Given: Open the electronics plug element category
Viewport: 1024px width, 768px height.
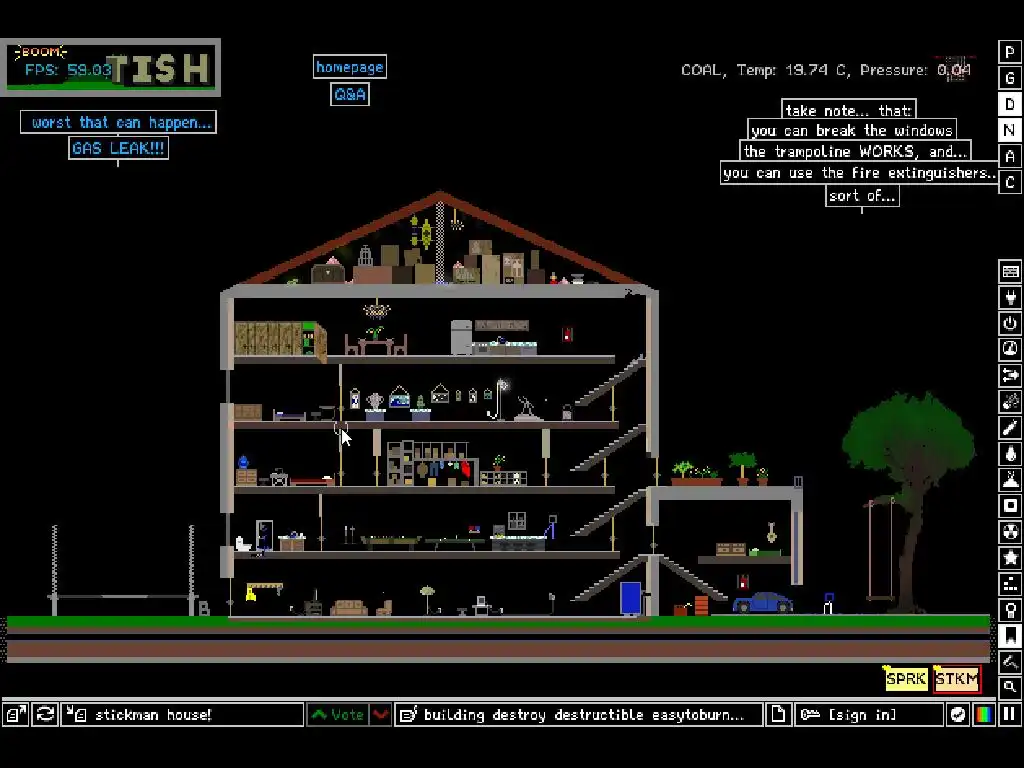Looking at the screenshot, I should tap(1010, 297).
